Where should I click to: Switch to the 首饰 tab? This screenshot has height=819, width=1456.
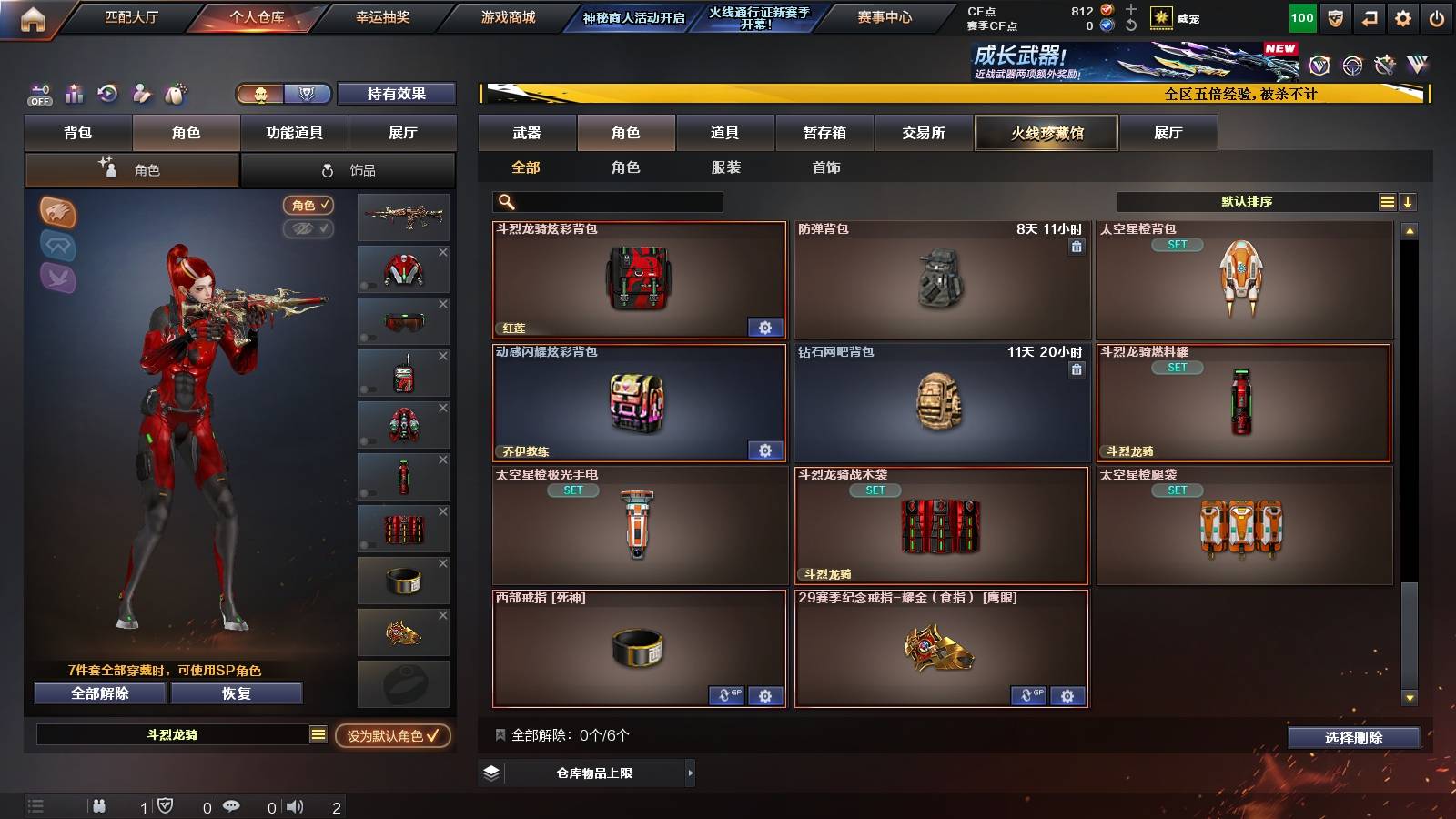point(829,167)
